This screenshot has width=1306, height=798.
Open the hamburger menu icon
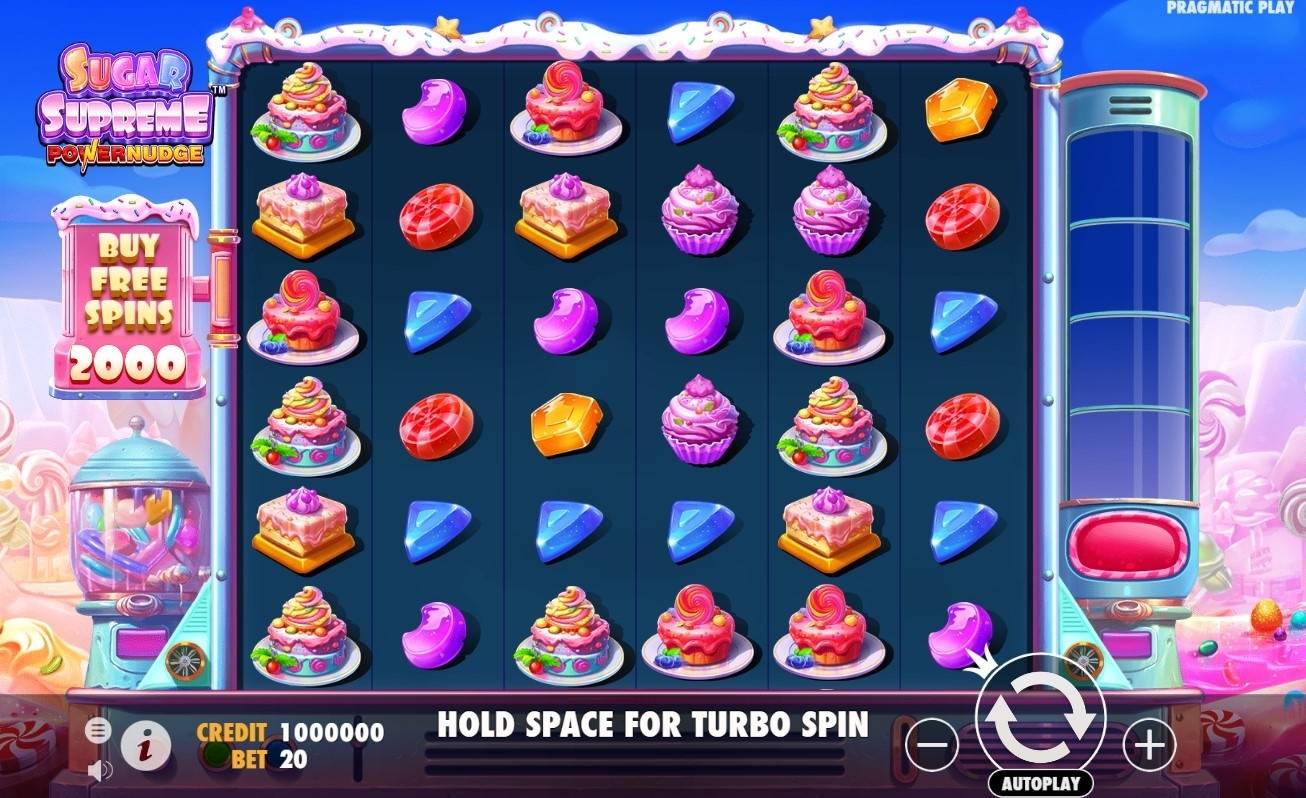pyautogui.click(x=97, y=730)
